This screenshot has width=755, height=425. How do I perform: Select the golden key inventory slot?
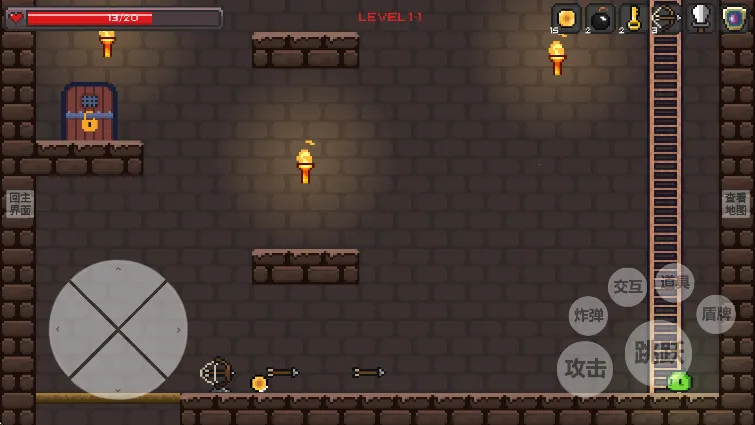[x=633, y=18]
